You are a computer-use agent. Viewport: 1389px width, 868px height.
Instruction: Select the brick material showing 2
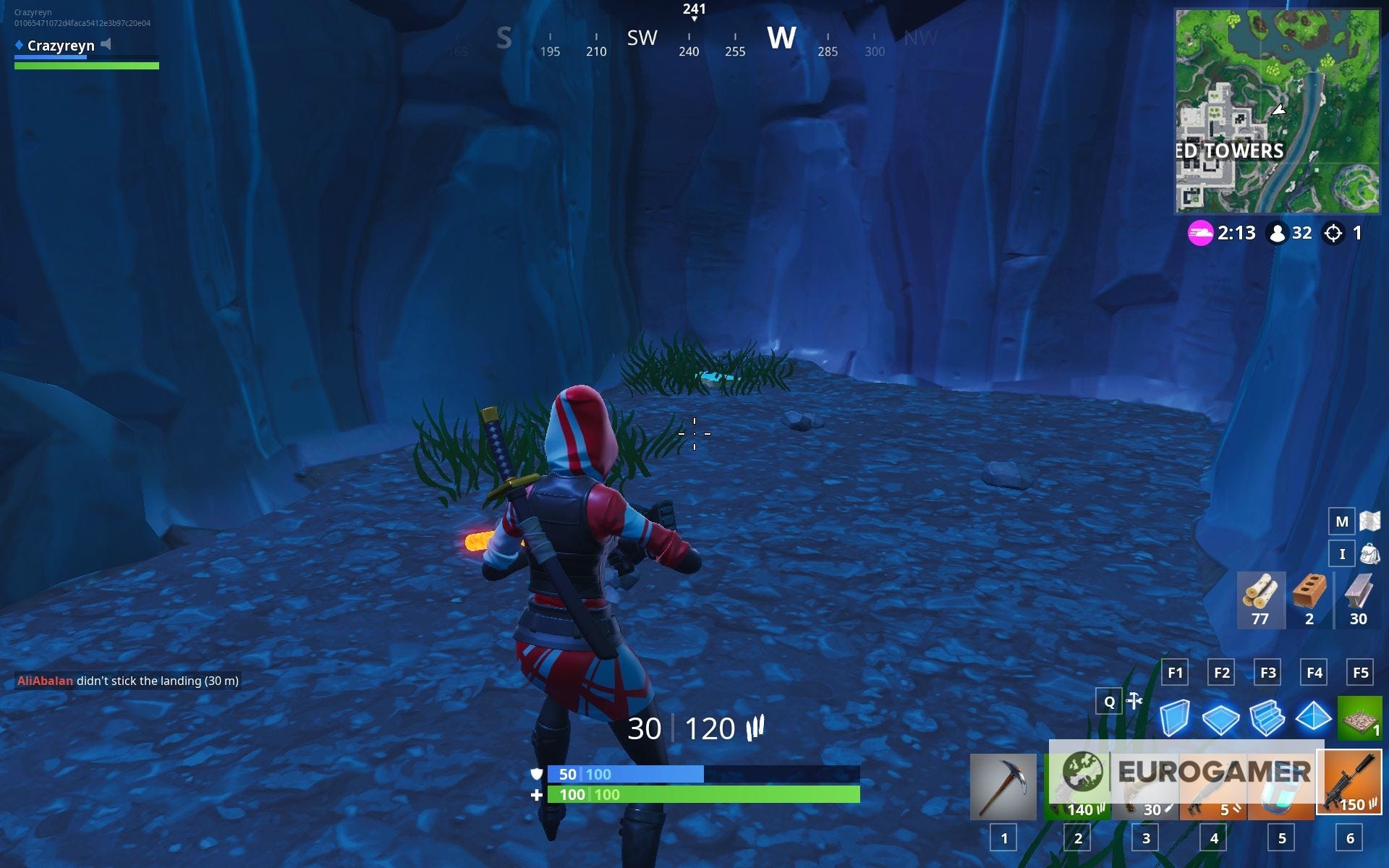coord(1309,599)
